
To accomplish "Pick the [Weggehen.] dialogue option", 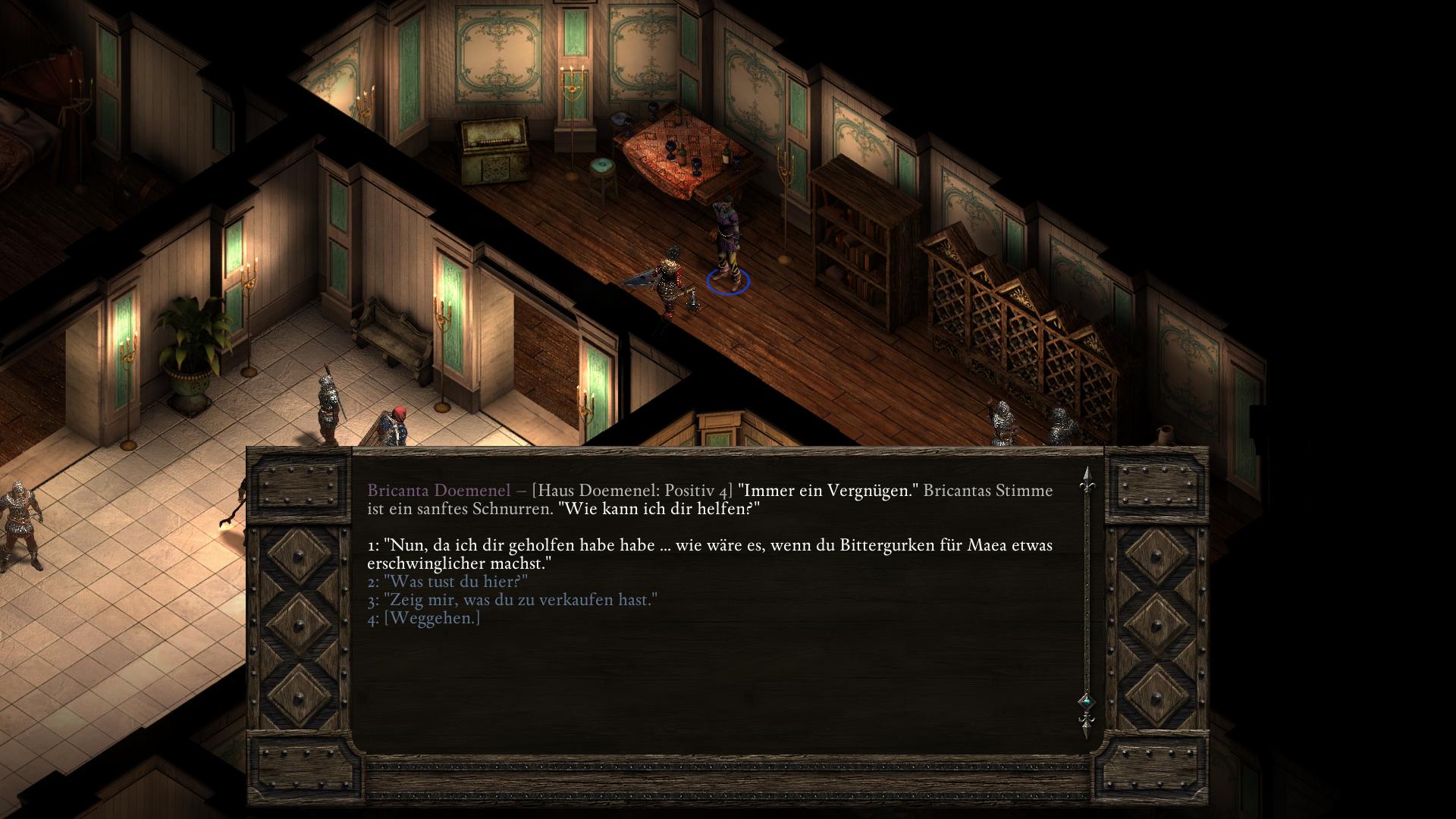I will tap(424, 618).
